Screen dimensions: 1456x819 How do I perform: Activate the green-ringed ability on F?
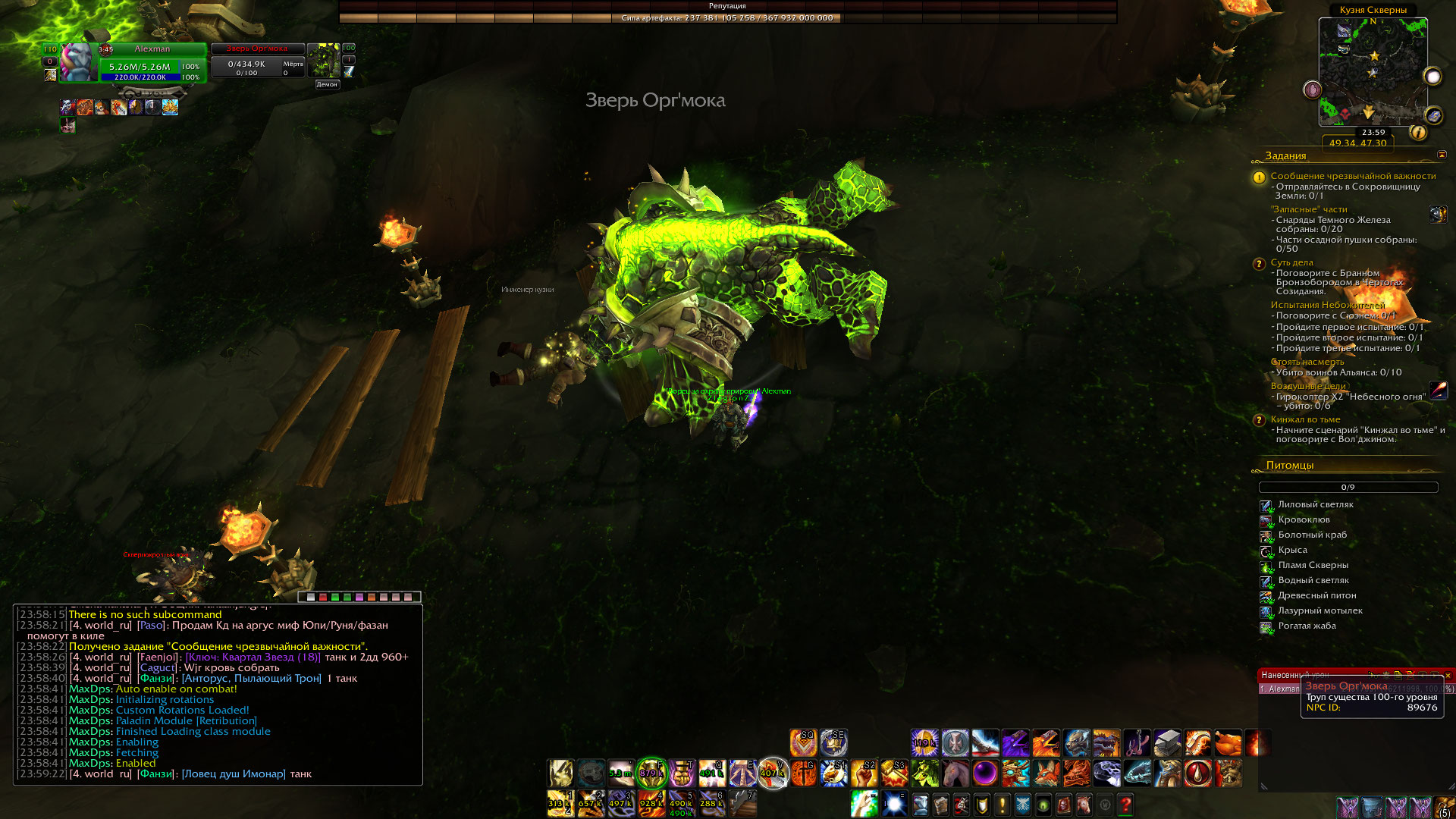click(x=651, y=773)
